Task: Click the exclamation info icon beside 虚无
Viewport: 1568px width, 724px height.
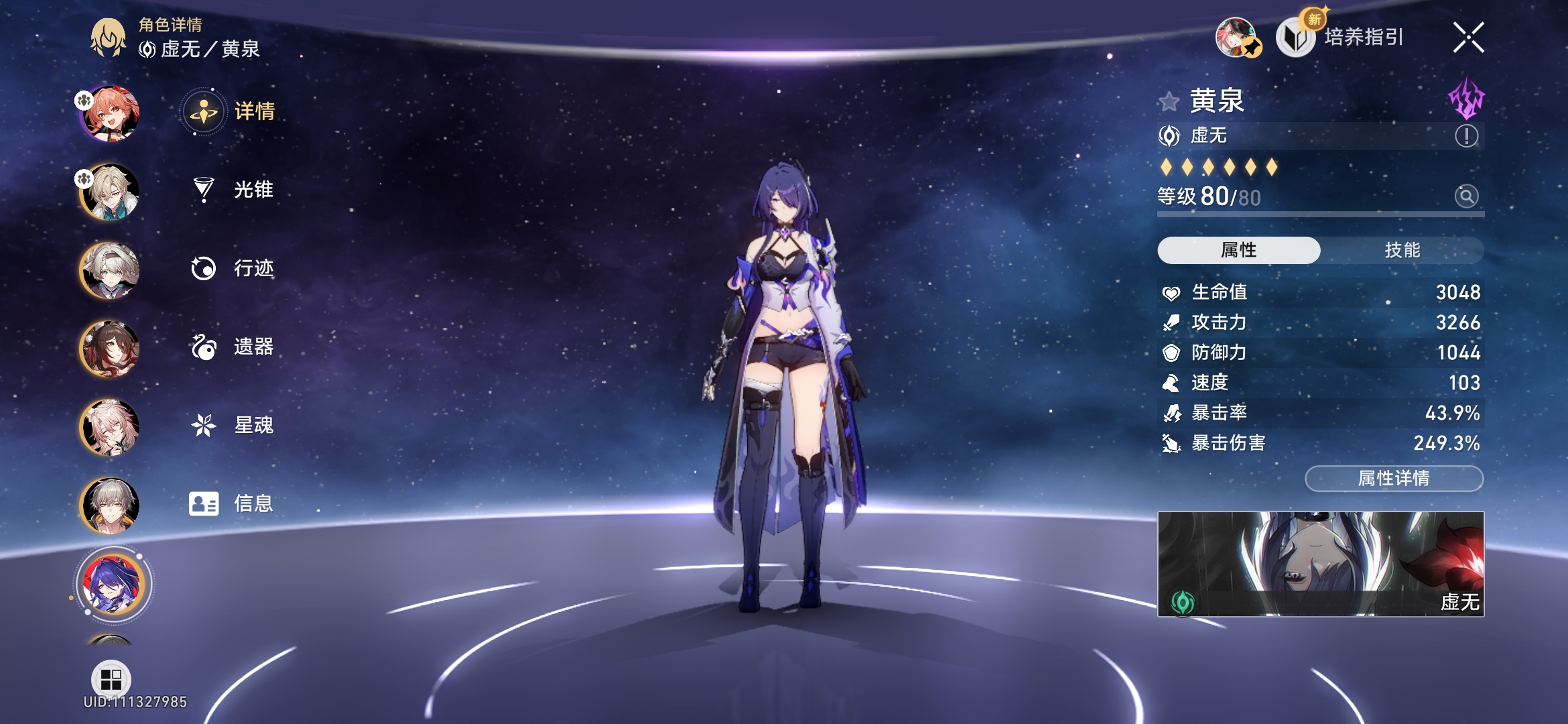Action: (1466, 136)
